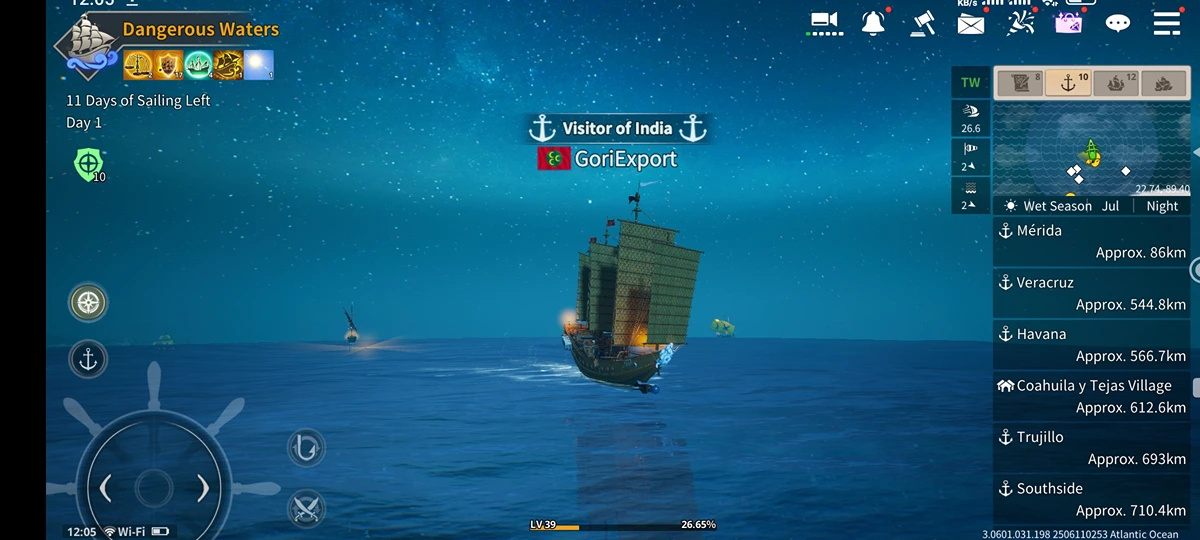Open the auction gavel icon
This screenshot has height=540, width=1200.
pos(923,23)
